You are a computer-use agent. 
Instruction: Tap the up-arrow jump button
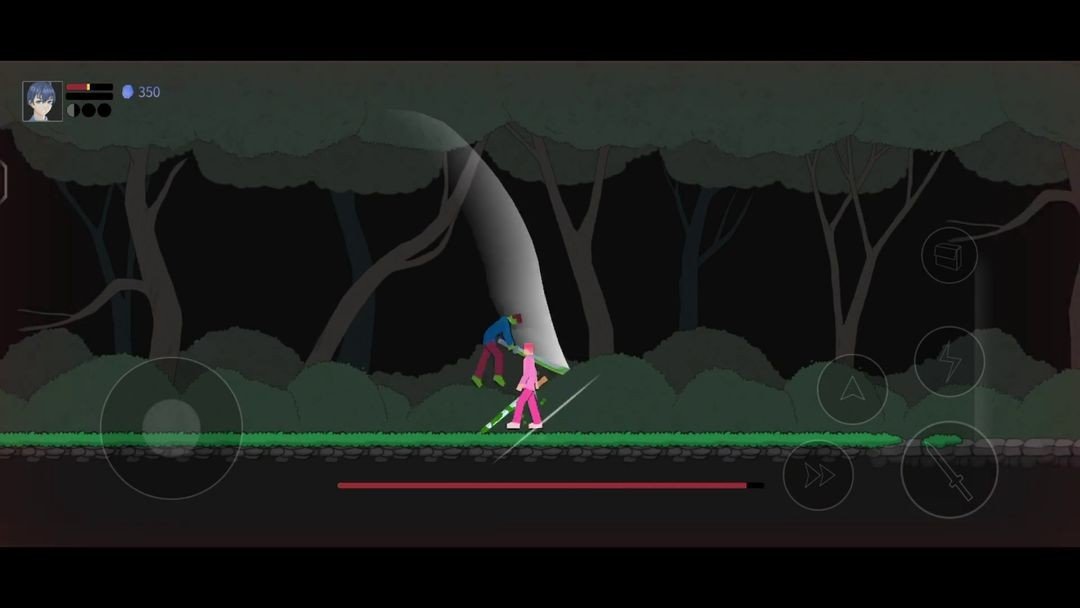(852, 390)
